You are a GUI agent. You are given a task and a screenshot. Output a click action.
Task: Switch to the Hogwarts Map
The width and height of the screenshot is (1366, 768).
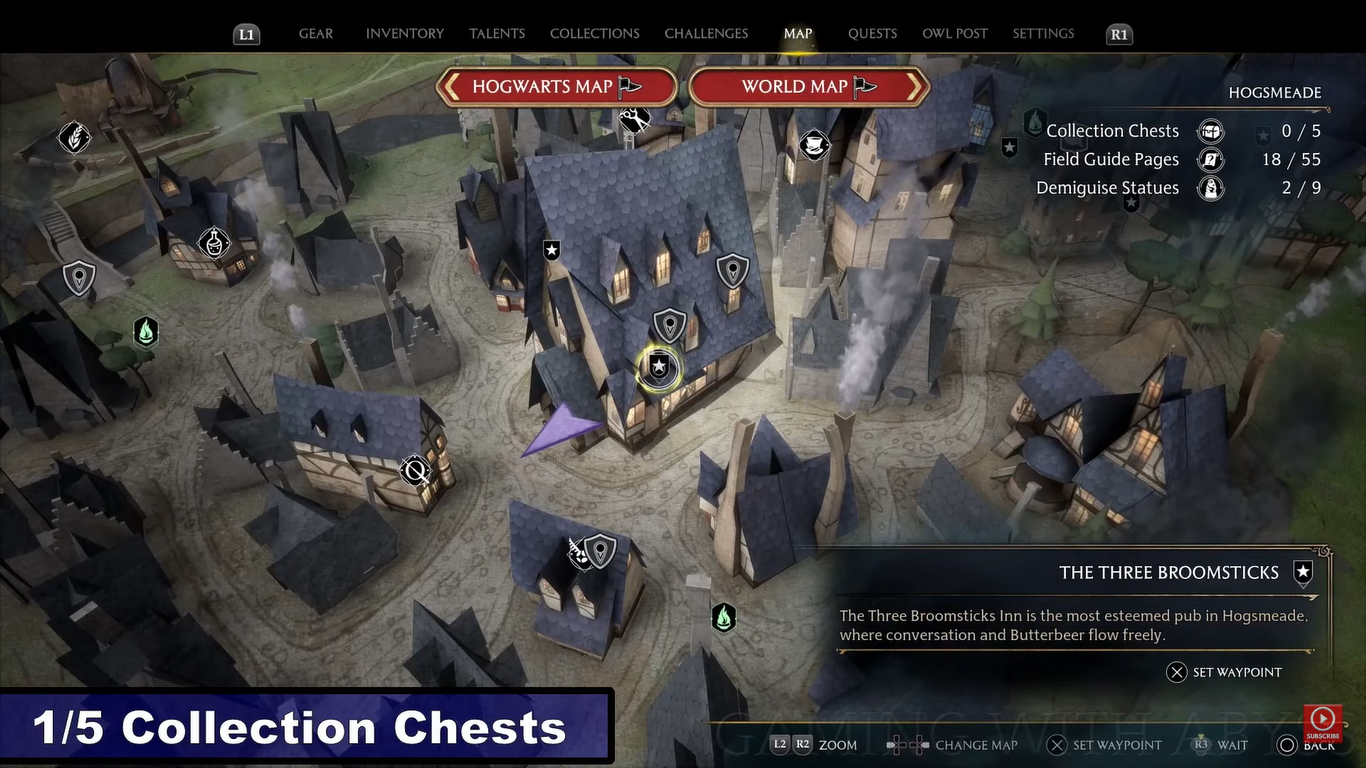[557, 87]
